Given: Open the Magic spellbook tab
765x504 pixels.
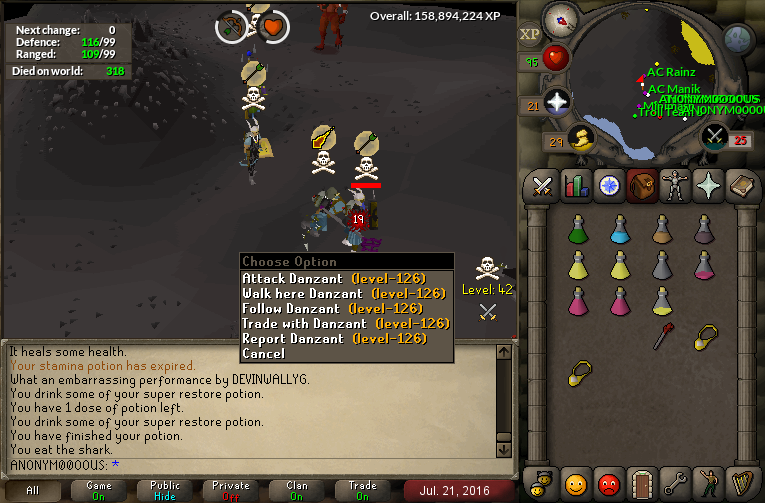Looking at the screenshot, I should (x=740, y=185).
